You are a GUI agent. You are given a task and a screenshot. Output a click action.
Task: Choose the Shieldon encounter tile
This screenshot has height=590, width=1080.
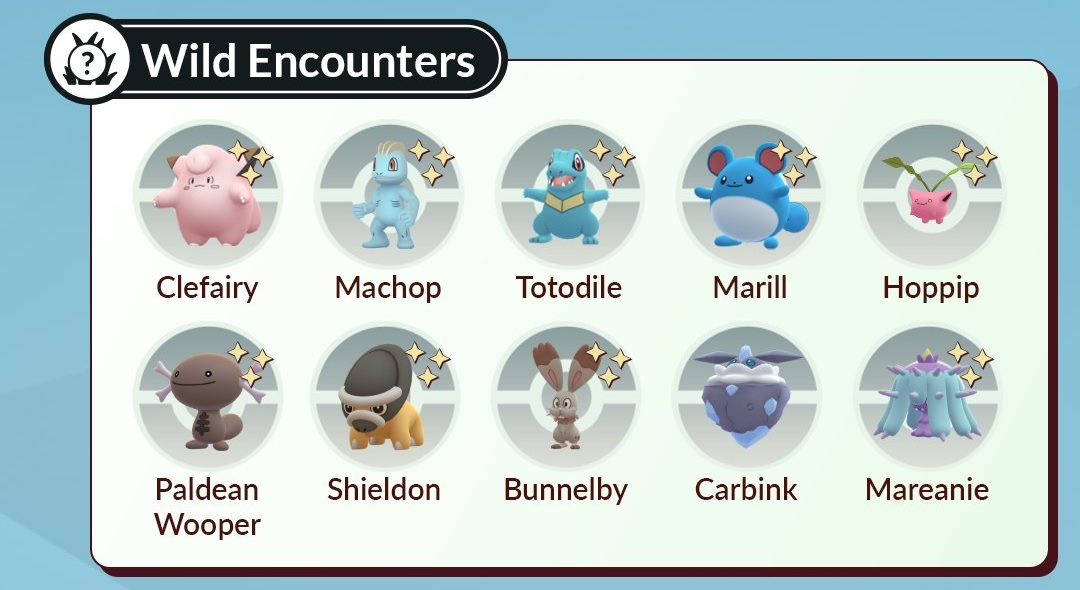click(x=384, y=397)
